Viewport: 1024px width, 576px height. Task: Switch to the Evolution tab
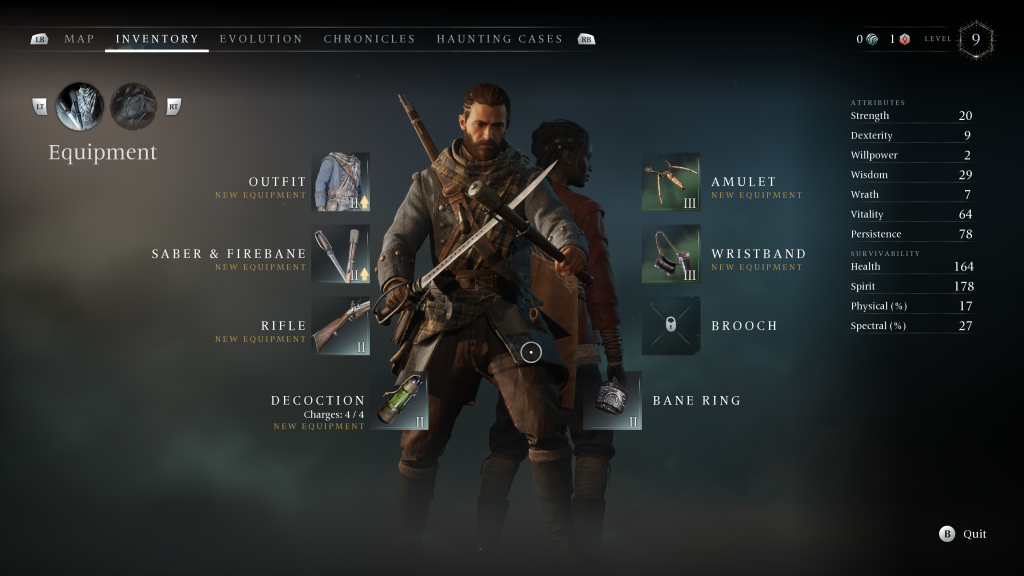click(261, 39)
